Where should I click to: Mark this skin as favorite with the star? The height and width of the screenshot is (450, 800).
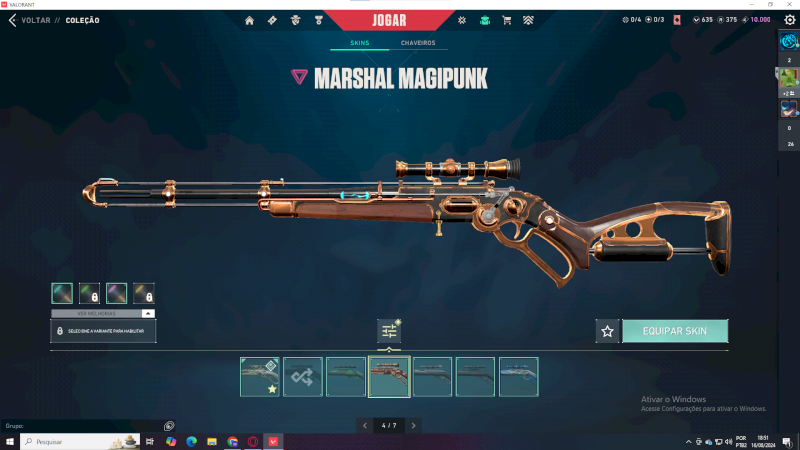606,331
